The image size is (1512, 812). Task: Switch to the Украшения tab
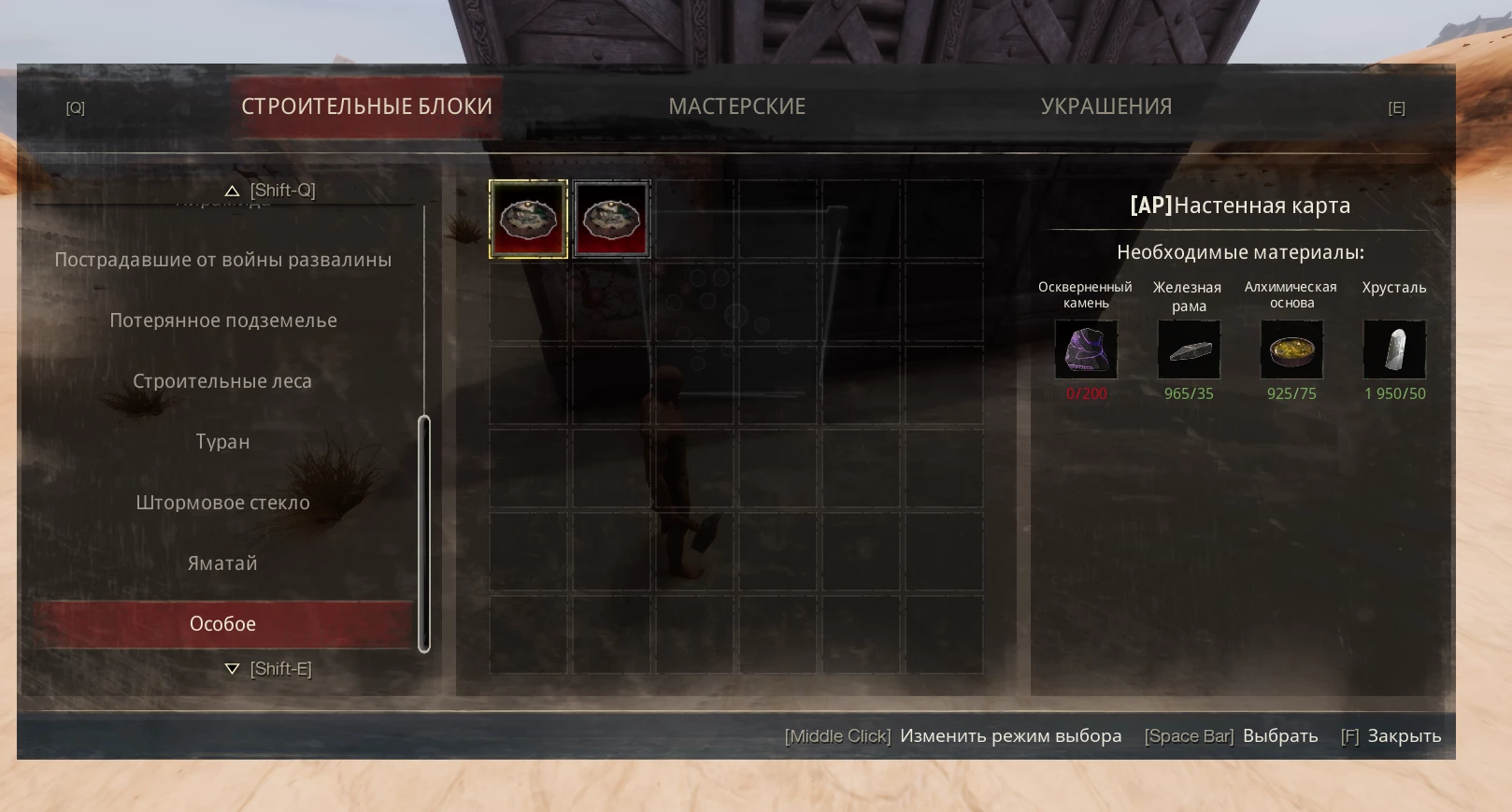(x=1105, y=107)
